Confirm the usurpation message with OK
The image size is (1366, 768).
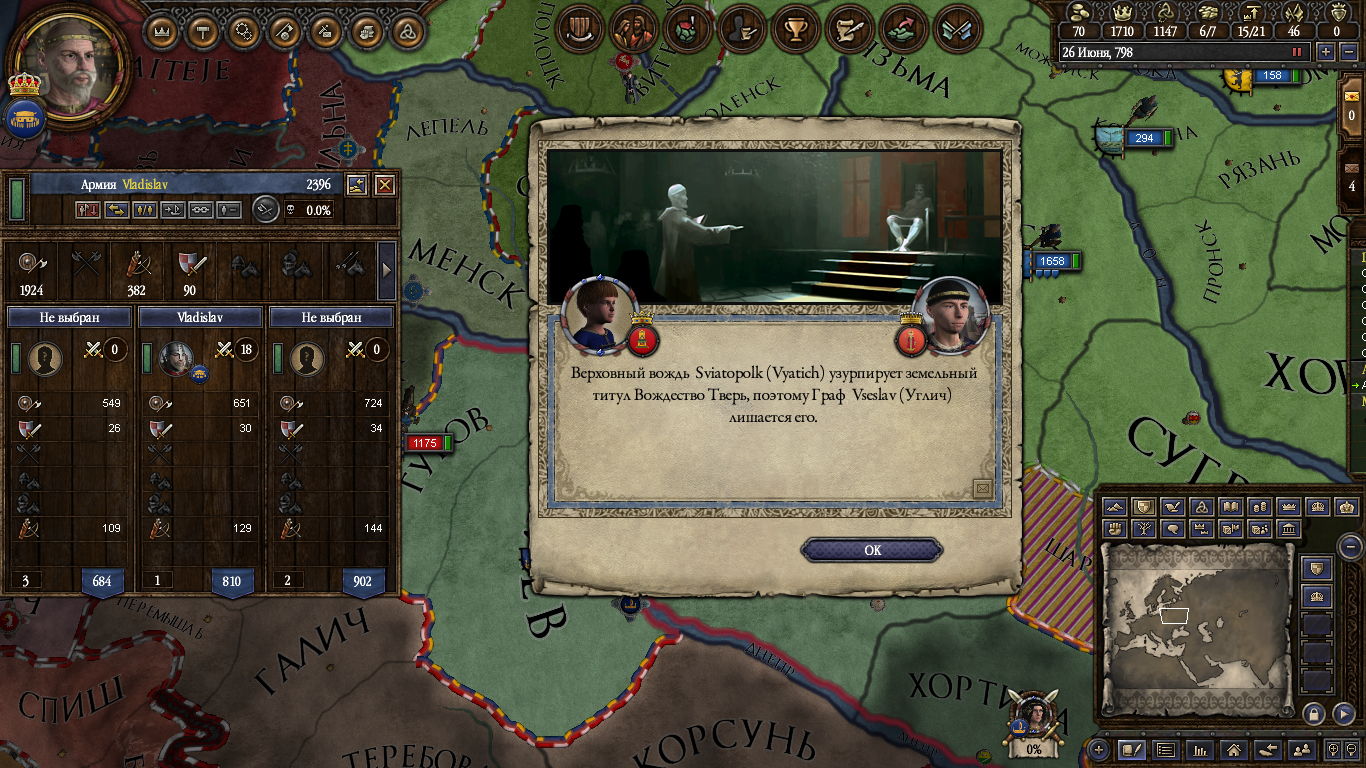pyautogui.click(x=872, y=550)
